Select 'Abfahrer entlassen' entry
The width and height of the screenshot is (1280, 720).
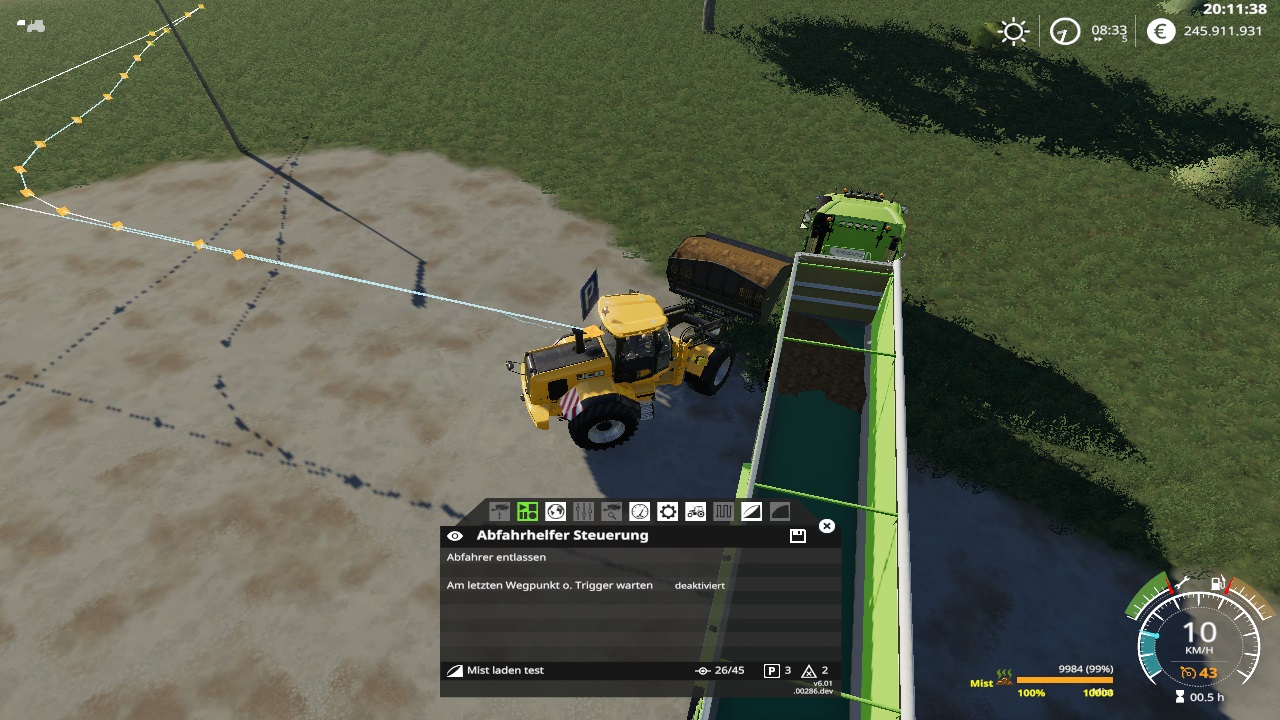pos(496,558)
